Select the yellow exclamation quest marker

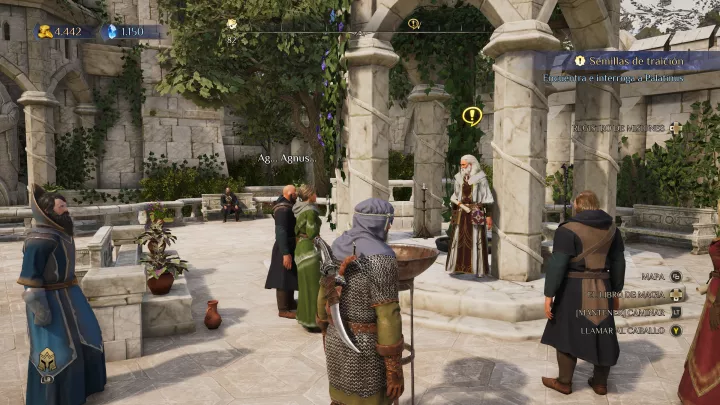pyautogui.click(x=472, y=116)
